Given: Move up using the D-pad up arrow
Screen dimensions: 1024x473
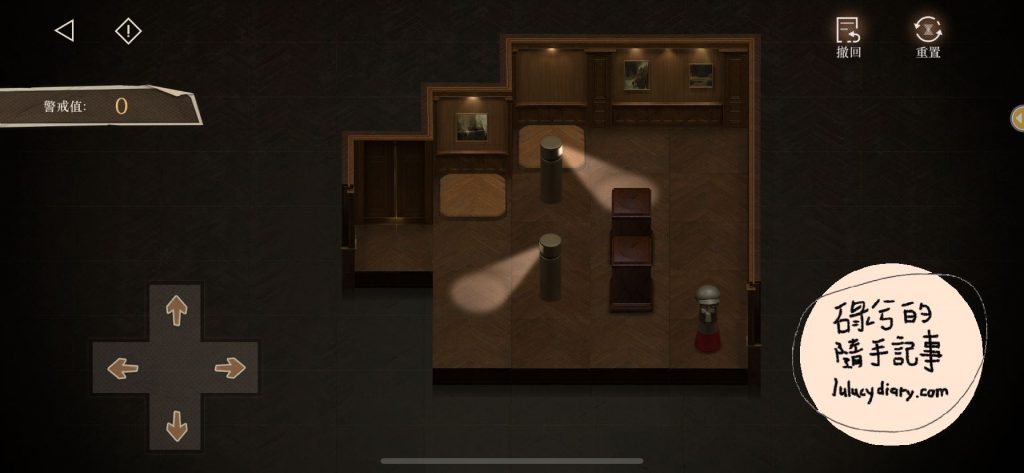Looking at the screenshot, I should (x=176, y=311).
